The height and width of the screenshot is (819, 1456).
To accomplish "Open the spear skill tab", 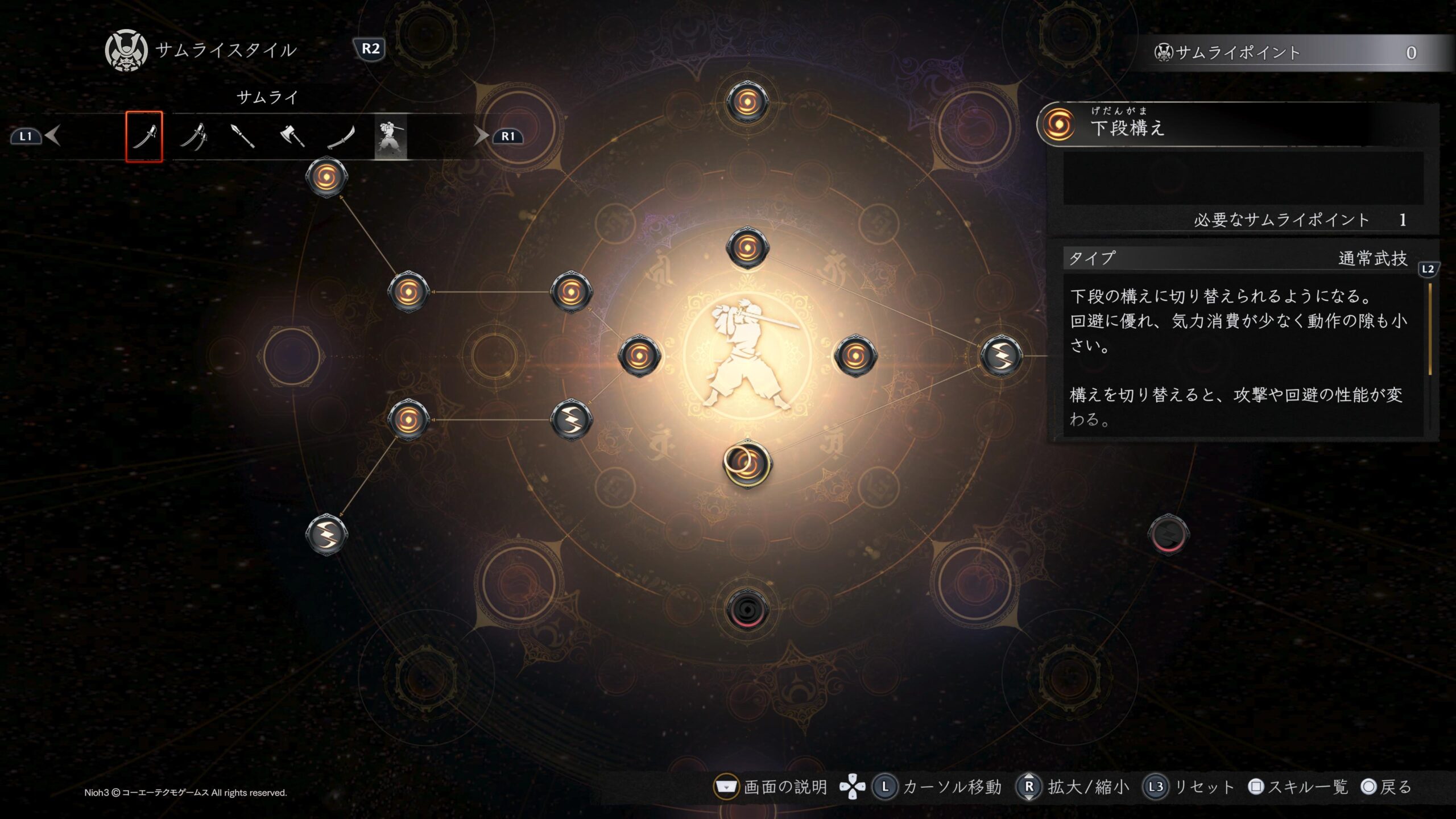I will [x=243, y=136].
